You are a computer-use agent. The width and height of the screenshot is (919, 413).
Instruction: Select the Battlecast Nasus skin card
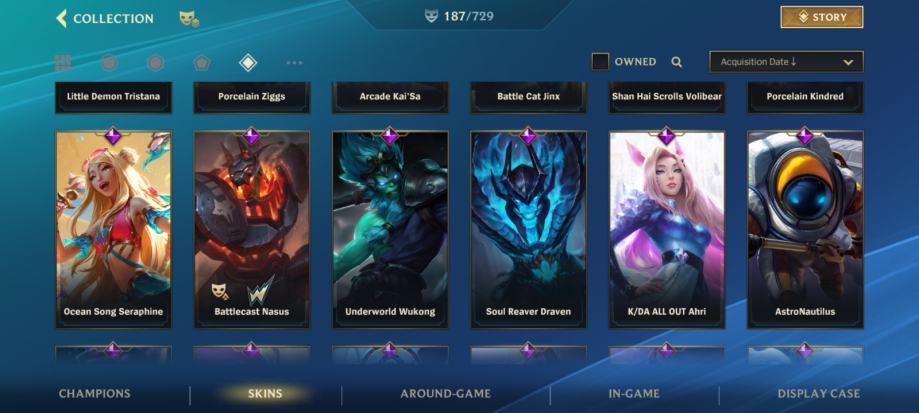tap(251, 229)
